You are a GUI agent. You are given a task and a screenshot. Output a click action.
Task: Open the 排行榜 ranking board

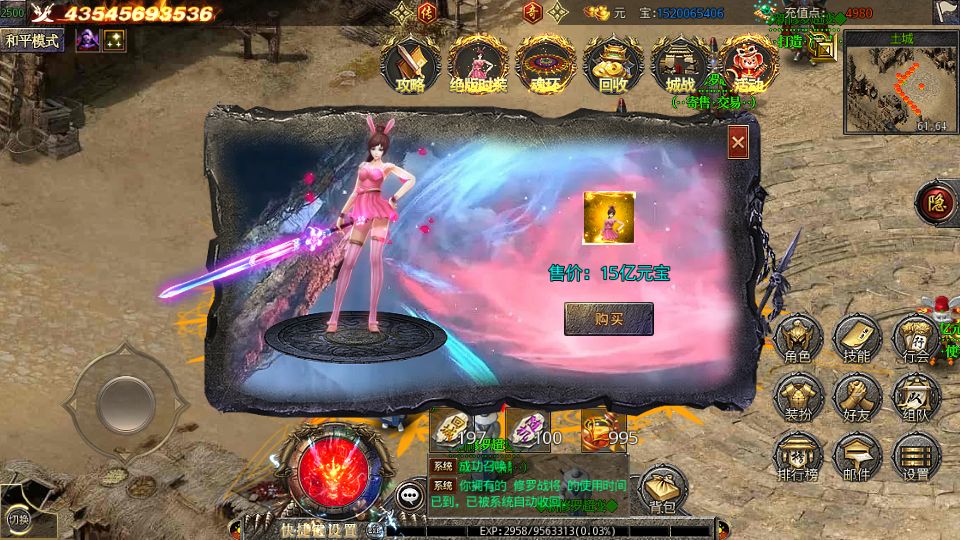798,456
